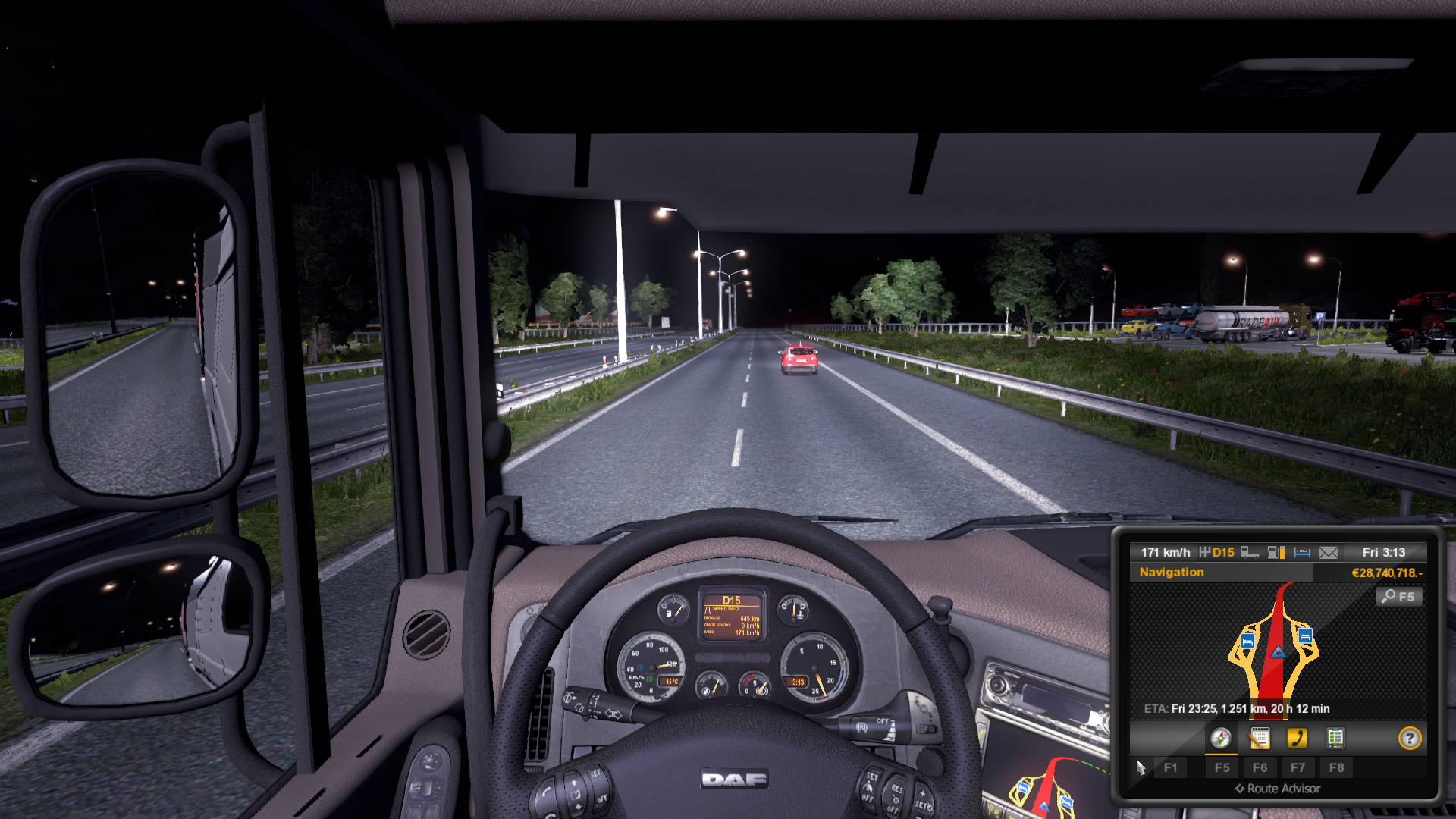Open the Navigation compass tab
This screenshot has height=819, width=1456.
(x=1221, y=738)
